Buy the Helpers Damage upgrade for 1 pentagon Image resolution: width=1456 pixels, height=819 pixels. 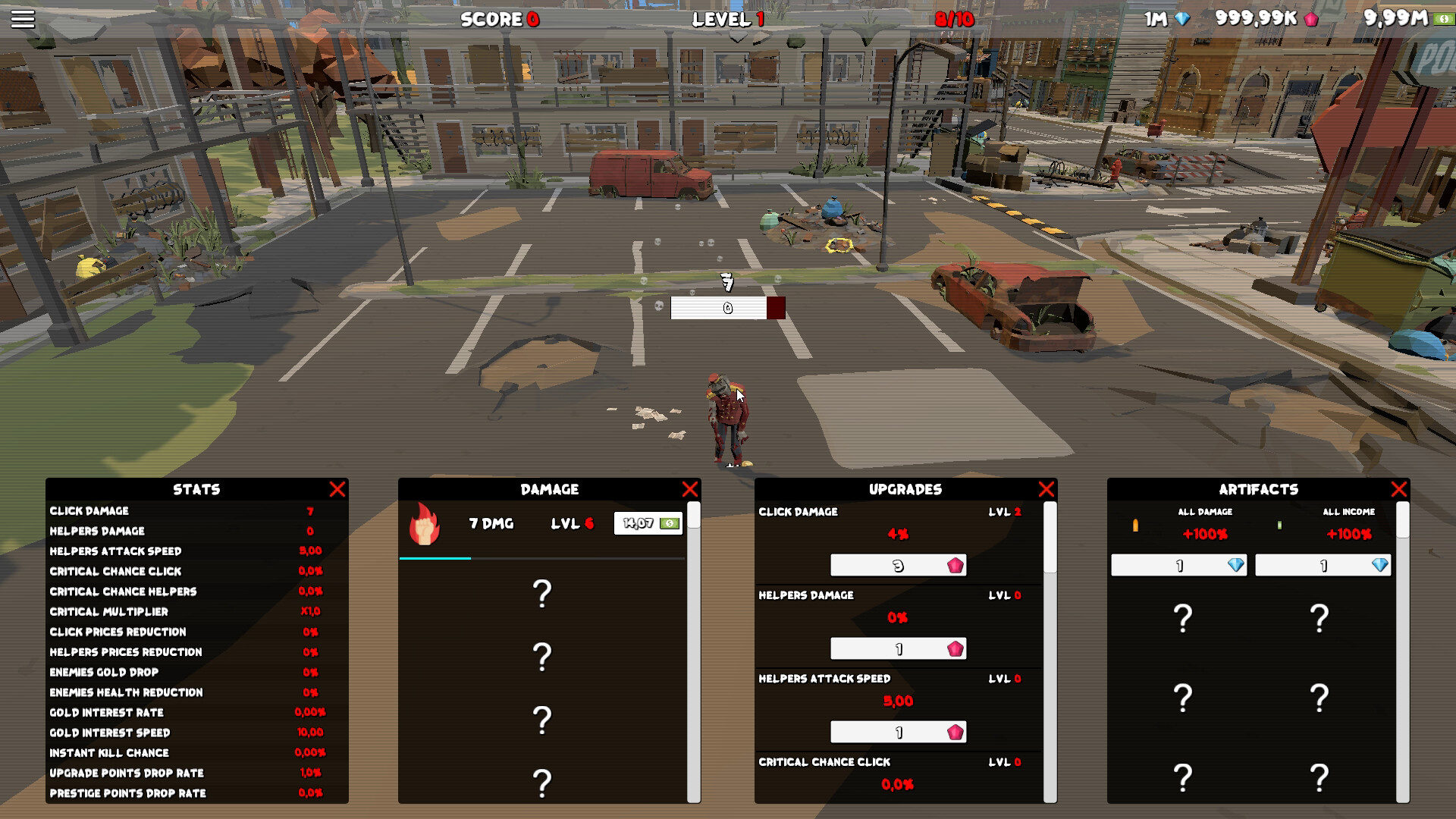(x=899, y=648)
